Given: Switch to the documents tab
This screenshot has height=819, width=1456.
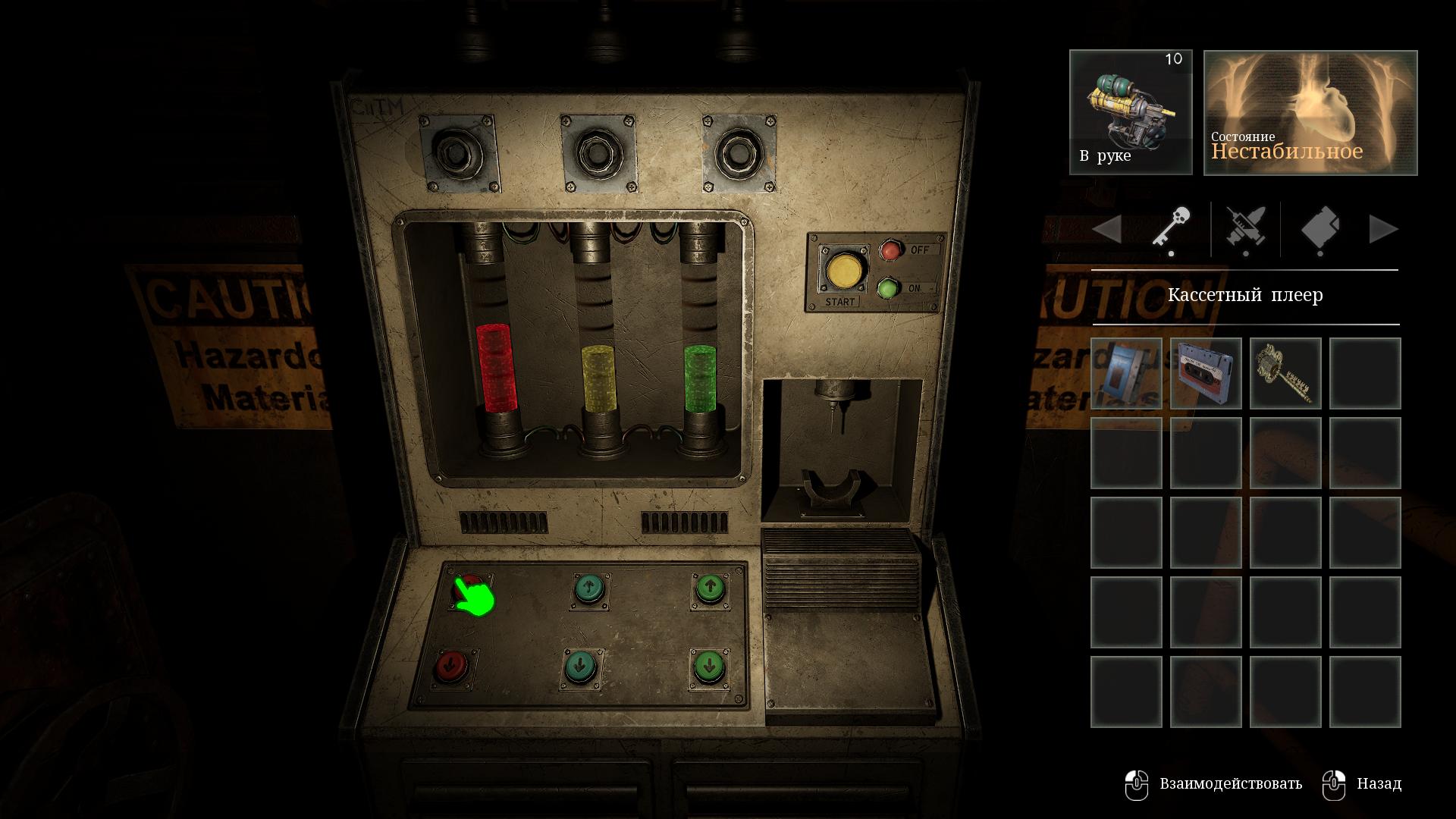Looking at the screenshot, I should coord(1319,229).
